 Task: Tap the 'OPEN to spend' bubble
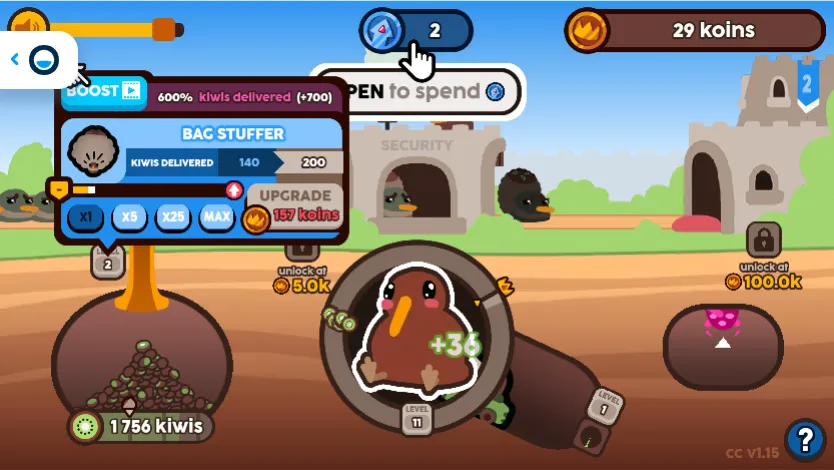[x=420, y=91]
